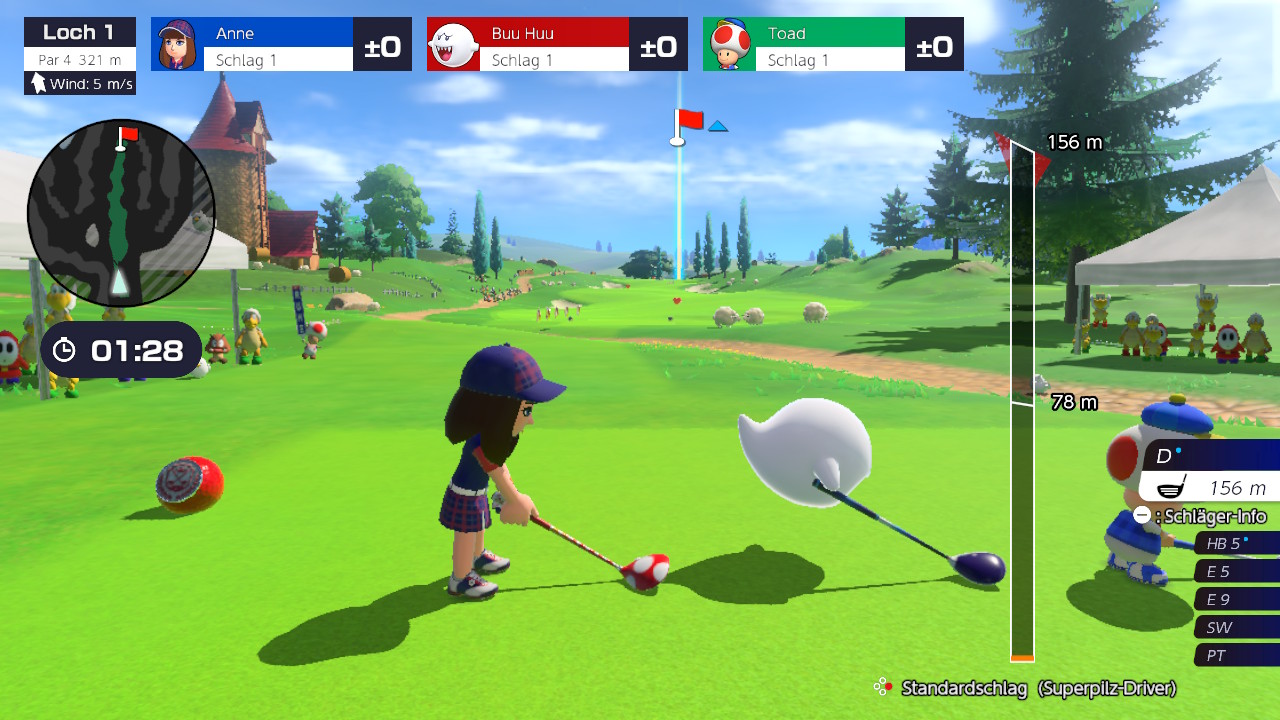The height and width of the screenshot is (720, 1280).
Task: Open the circular course minimap
Action: click(121, 213)
